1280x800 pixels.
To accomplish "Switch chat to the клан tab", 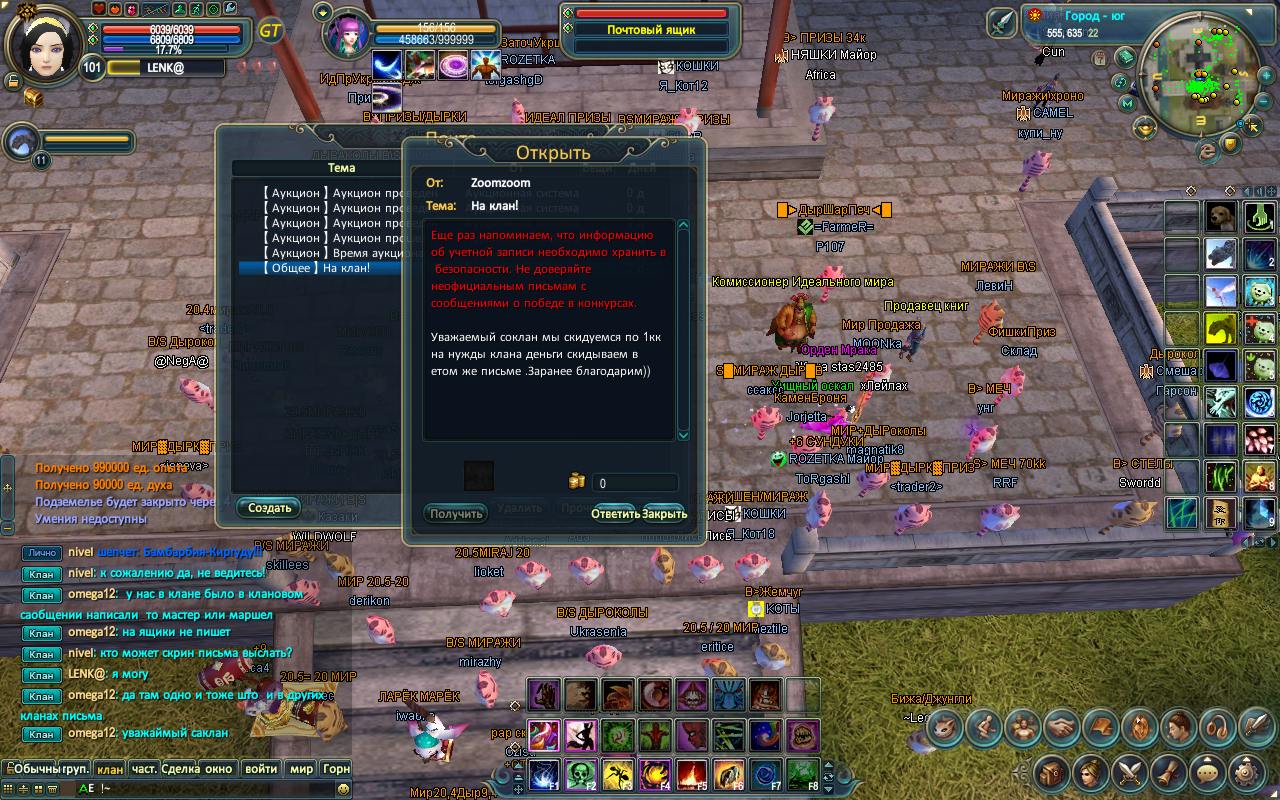I will [110, 769].
